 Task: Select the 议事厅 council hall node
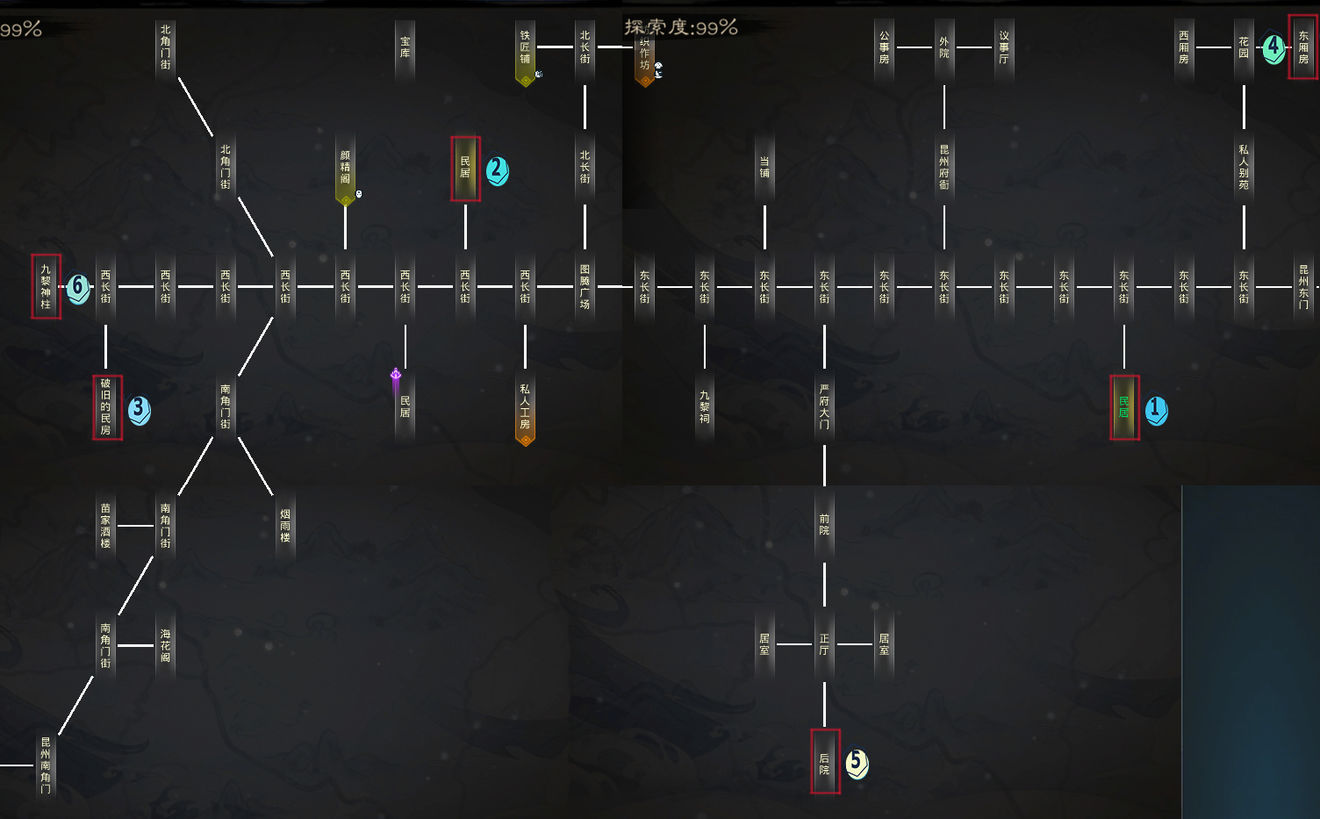click(1004, 47)
